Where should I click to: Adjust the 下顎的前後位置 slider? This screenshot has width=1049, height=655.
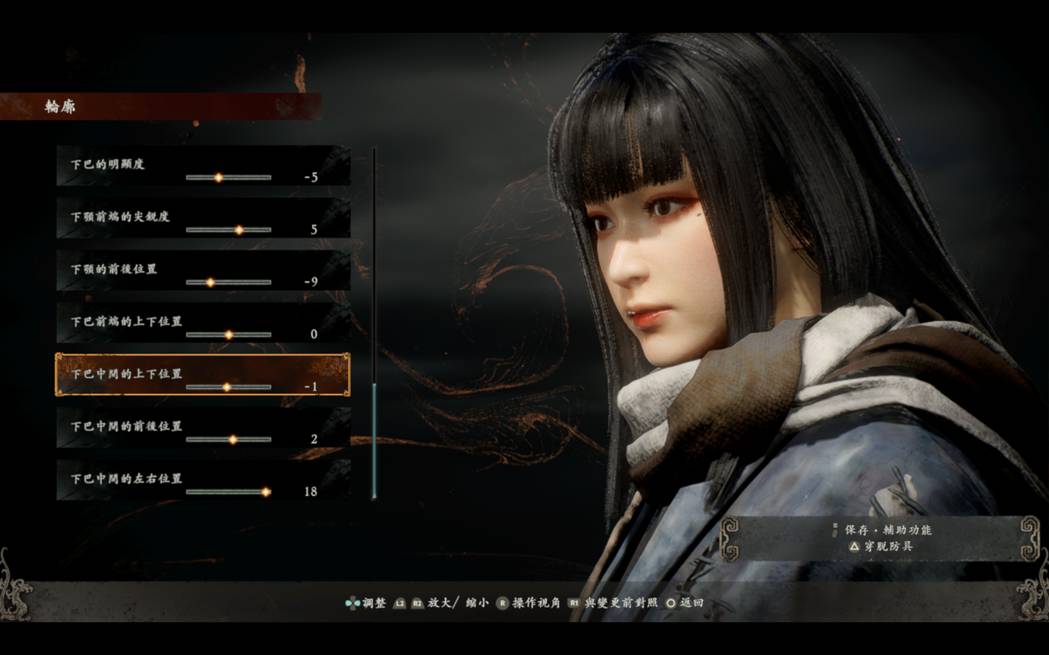click(x=210, y=282)
